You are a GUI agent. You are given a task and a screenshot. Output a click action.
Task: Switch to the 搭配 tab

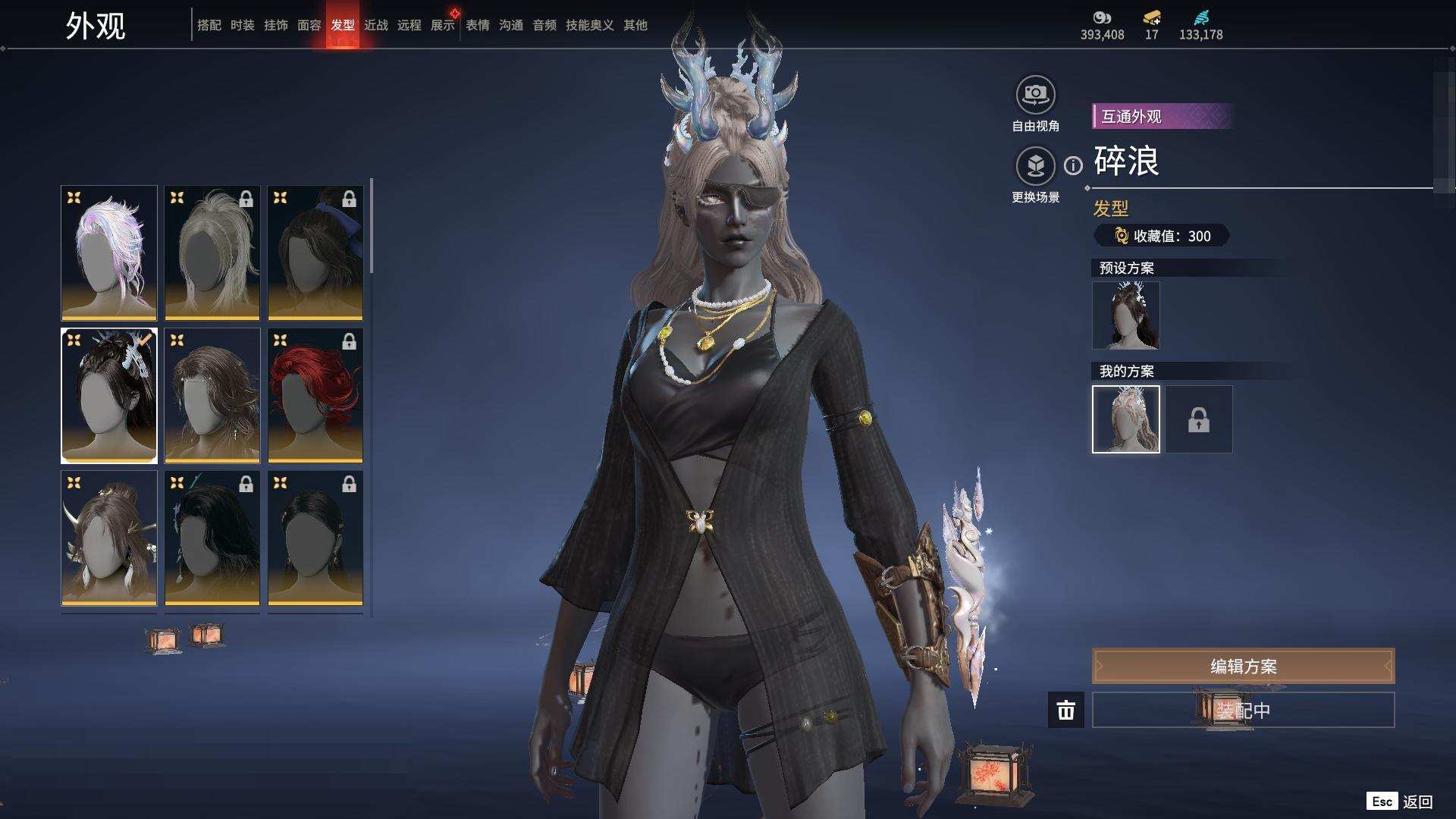click(209, 25)
